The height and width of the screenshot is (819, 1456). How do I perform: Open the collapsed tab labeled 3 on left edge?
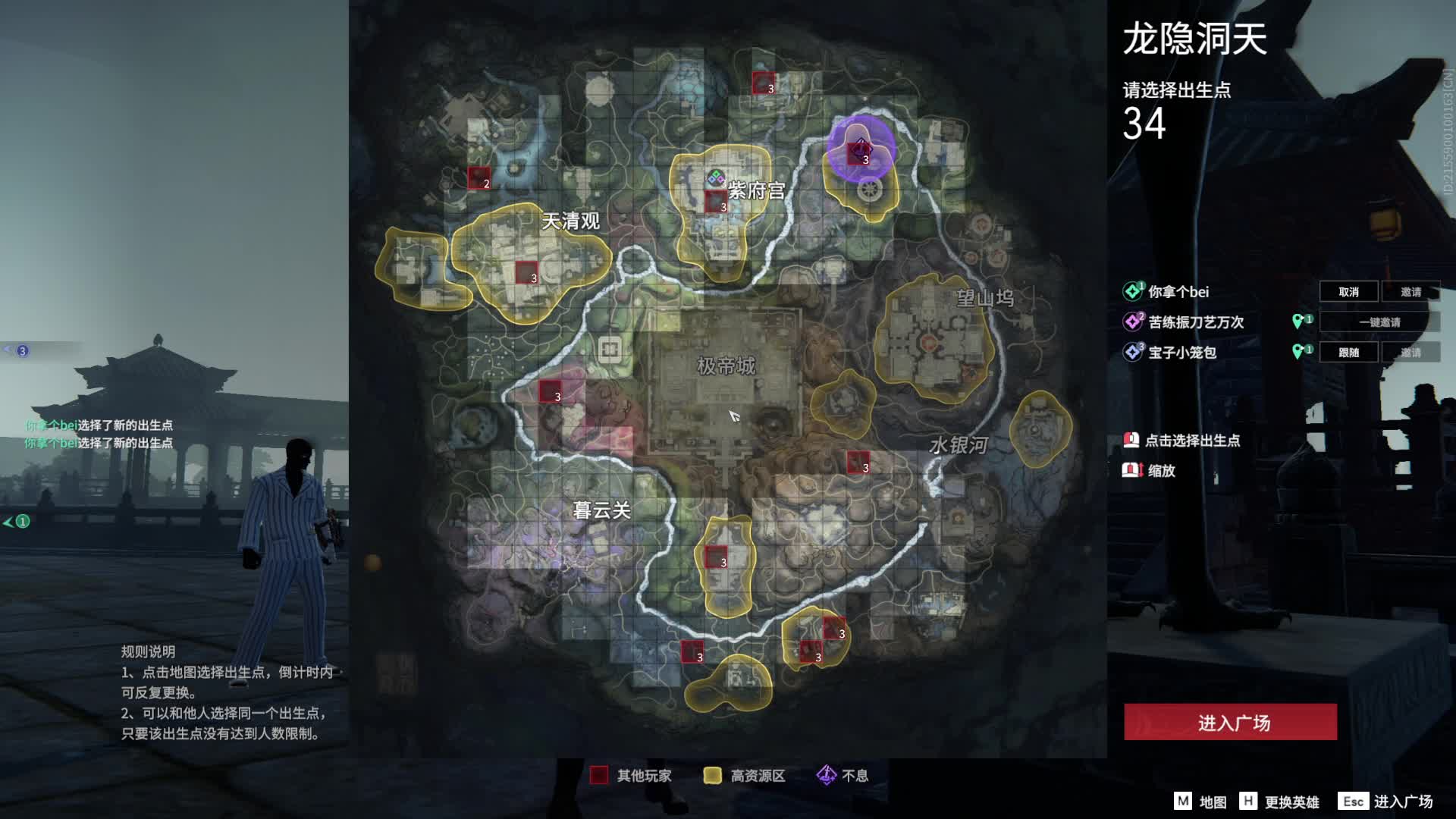17,350
